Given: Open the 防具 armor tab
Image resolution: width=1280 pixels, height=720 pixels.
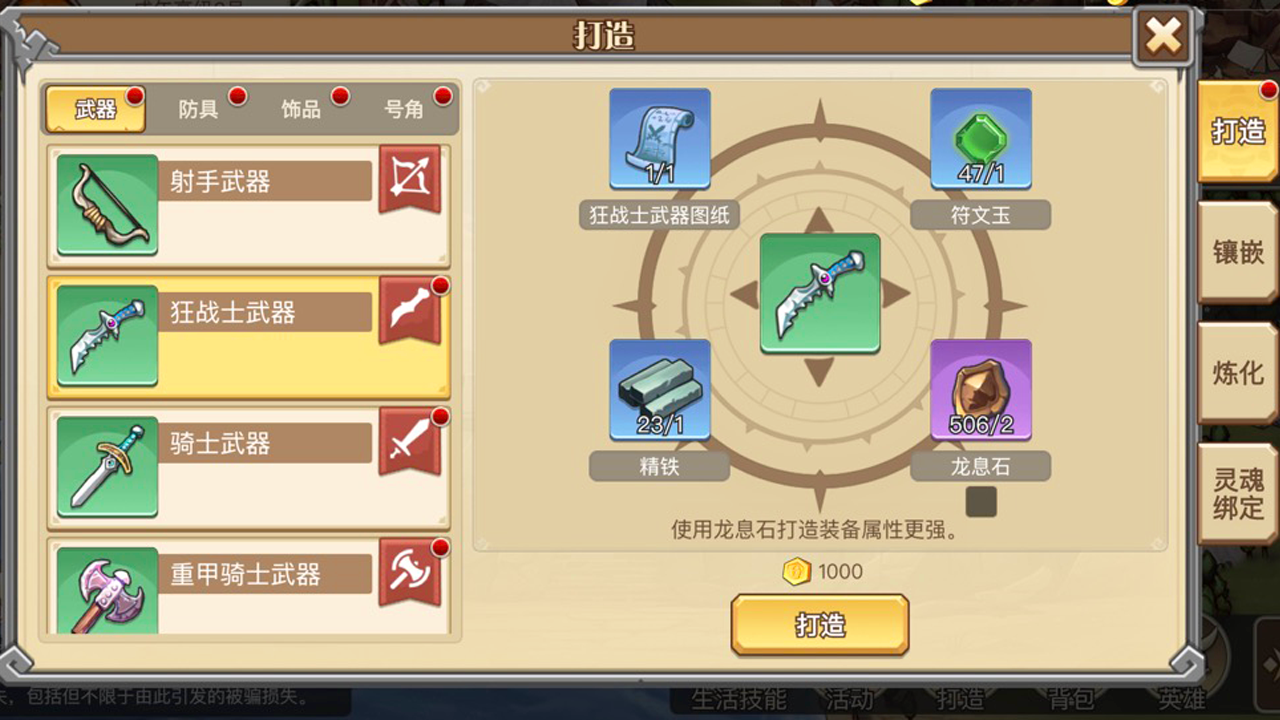Looking at the screenshot, I should point(199,110).
